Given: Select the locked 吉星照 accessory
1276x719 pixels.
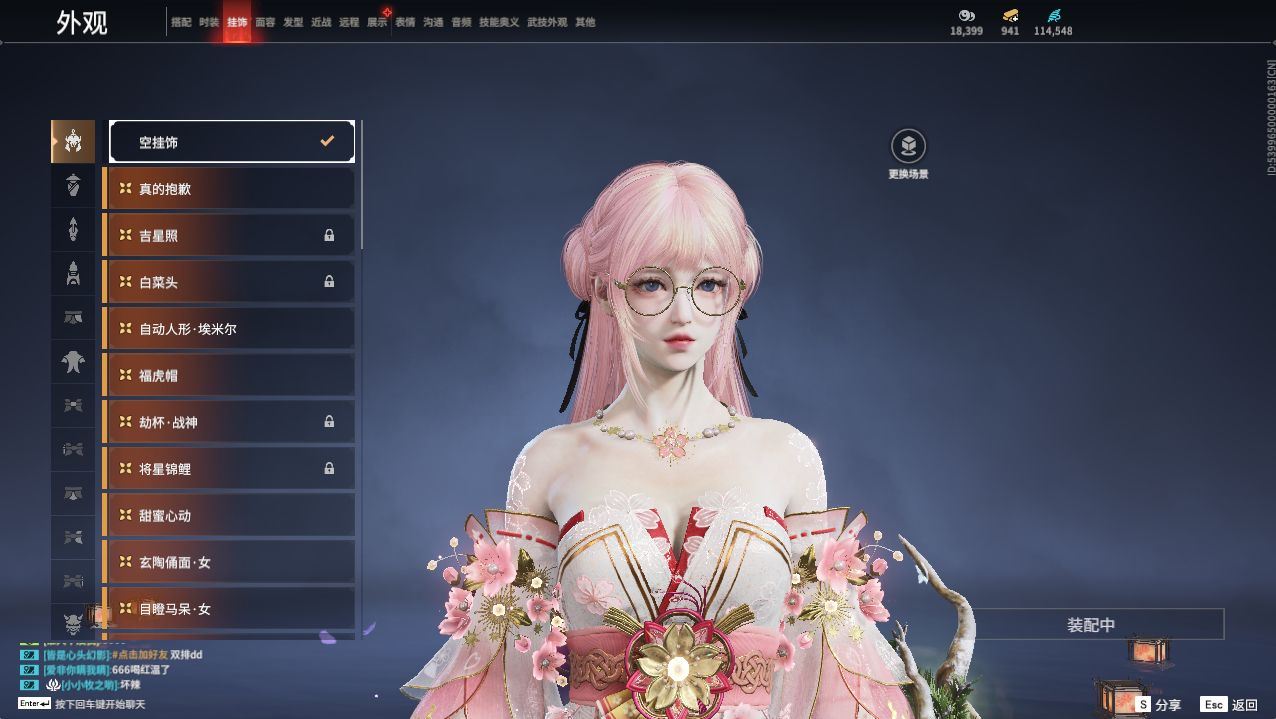Looking at the screenshot, I should point(229,236).
